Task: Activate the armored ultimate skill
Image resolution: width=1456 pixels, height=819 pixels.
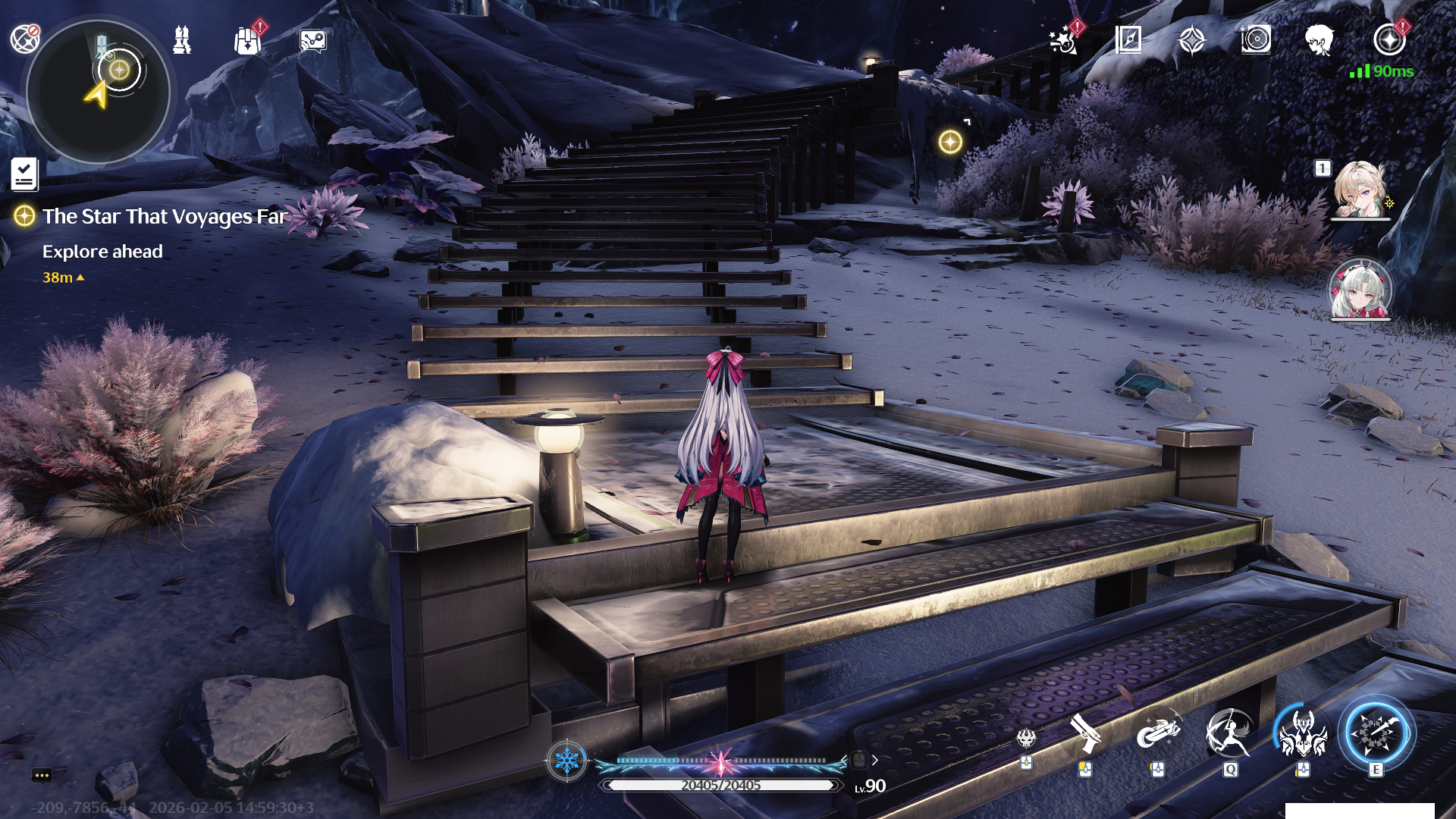Action: pos(1303,734)
